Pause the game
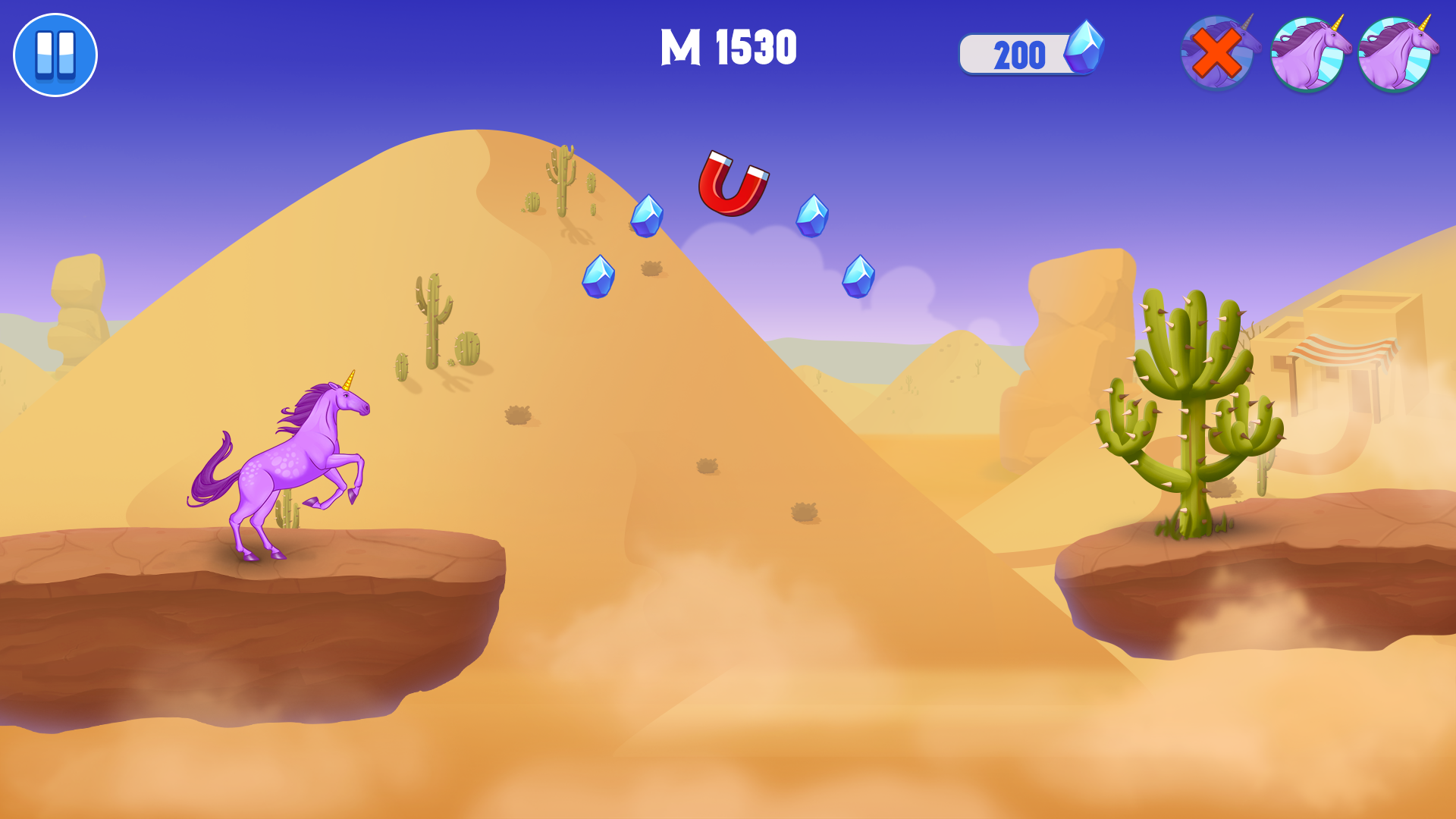1456x819 pixels. [x=55, y=55]
